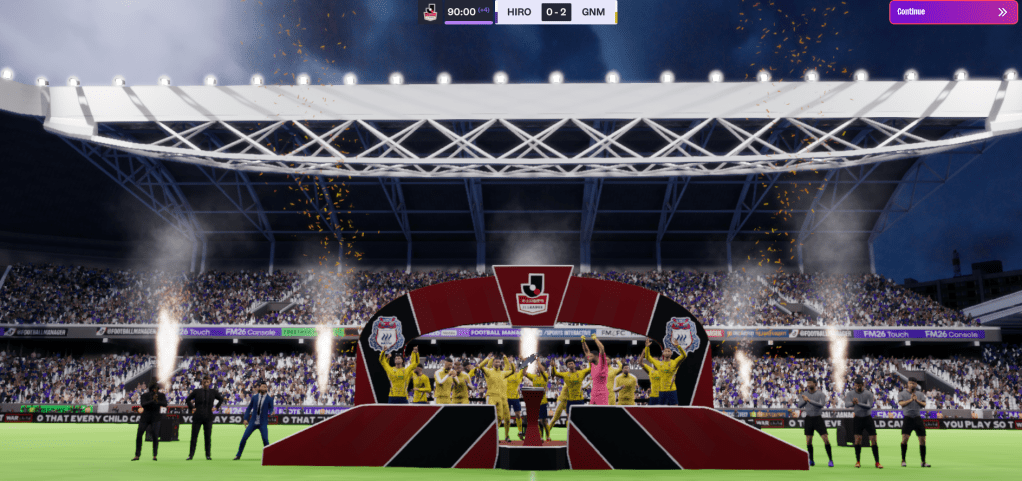Click the purple Continue button
Image resolution: width=1022 pixels, height=481 pixels.
coord(952,12)
